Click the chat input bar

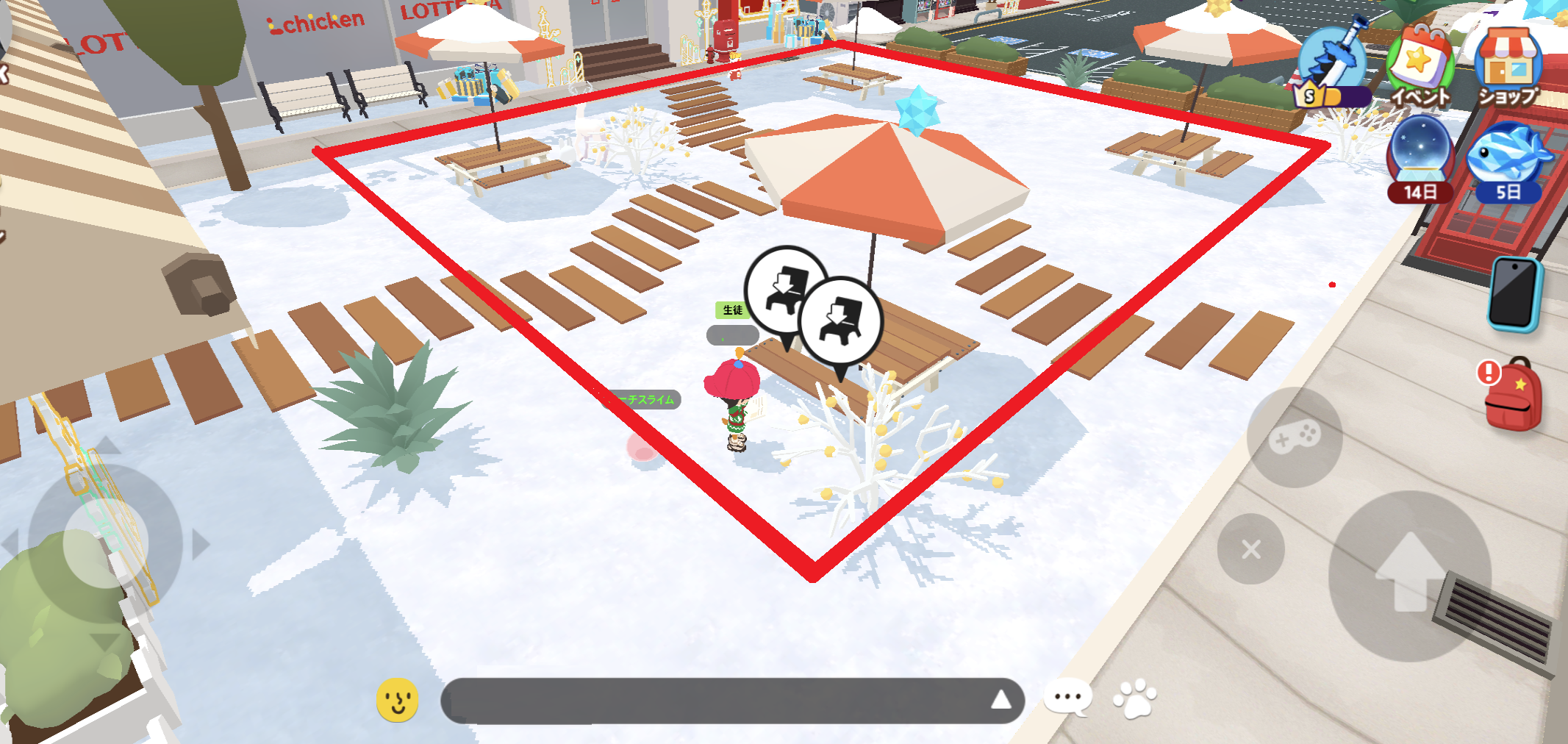(713, 701)
